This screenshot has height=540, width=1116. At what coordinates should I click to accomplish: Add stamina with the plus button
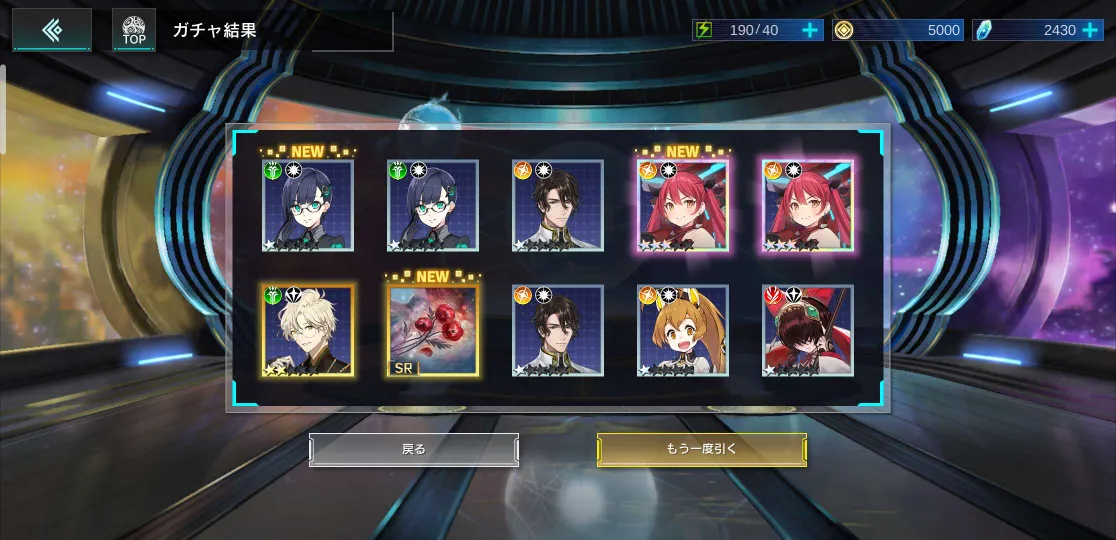tap(810, 30)
